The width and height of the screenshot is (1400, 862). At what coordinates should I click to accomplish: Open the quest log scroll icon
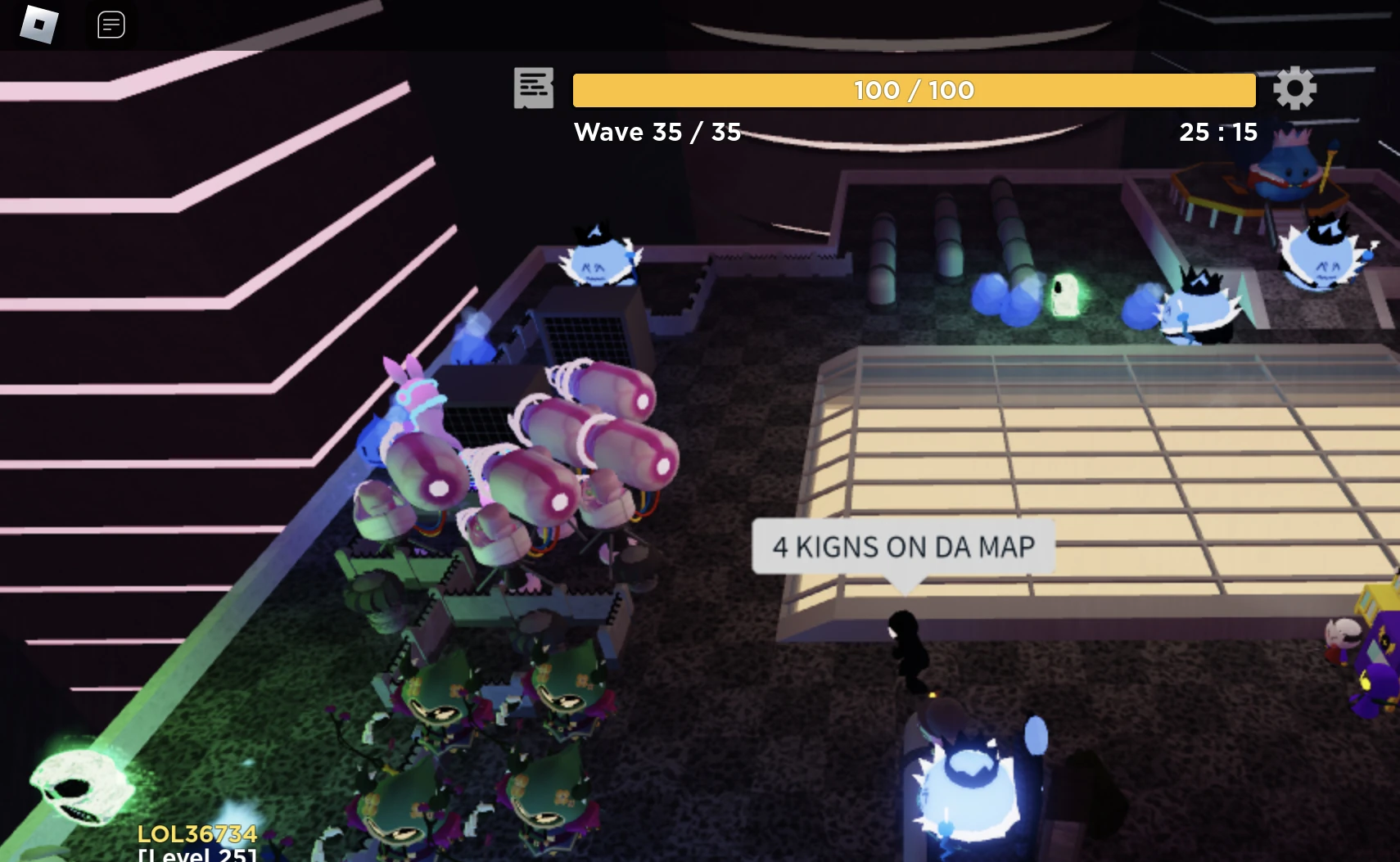coord(534,88)
